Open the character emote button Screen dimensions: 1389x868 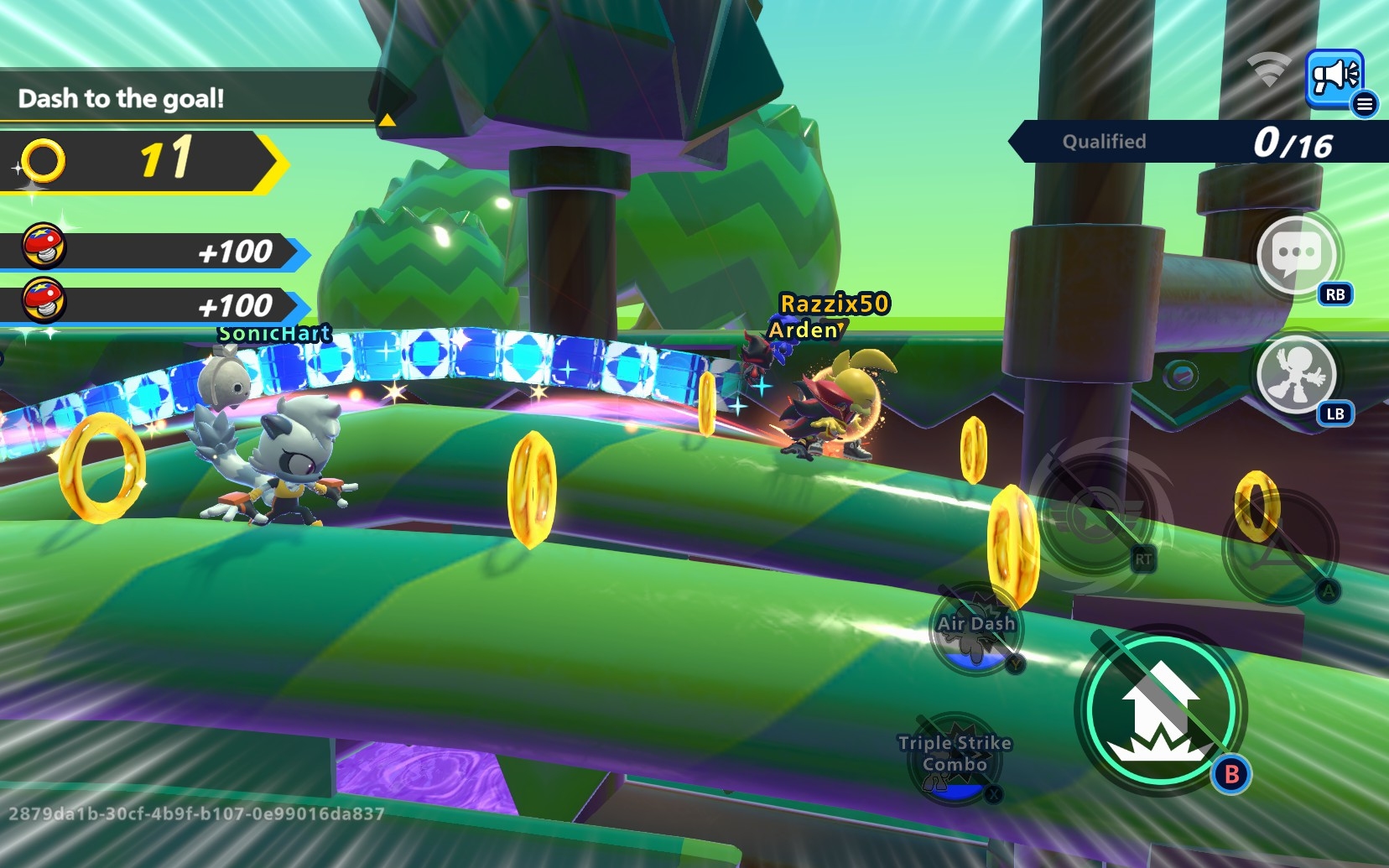click(x=1297, y=374)
